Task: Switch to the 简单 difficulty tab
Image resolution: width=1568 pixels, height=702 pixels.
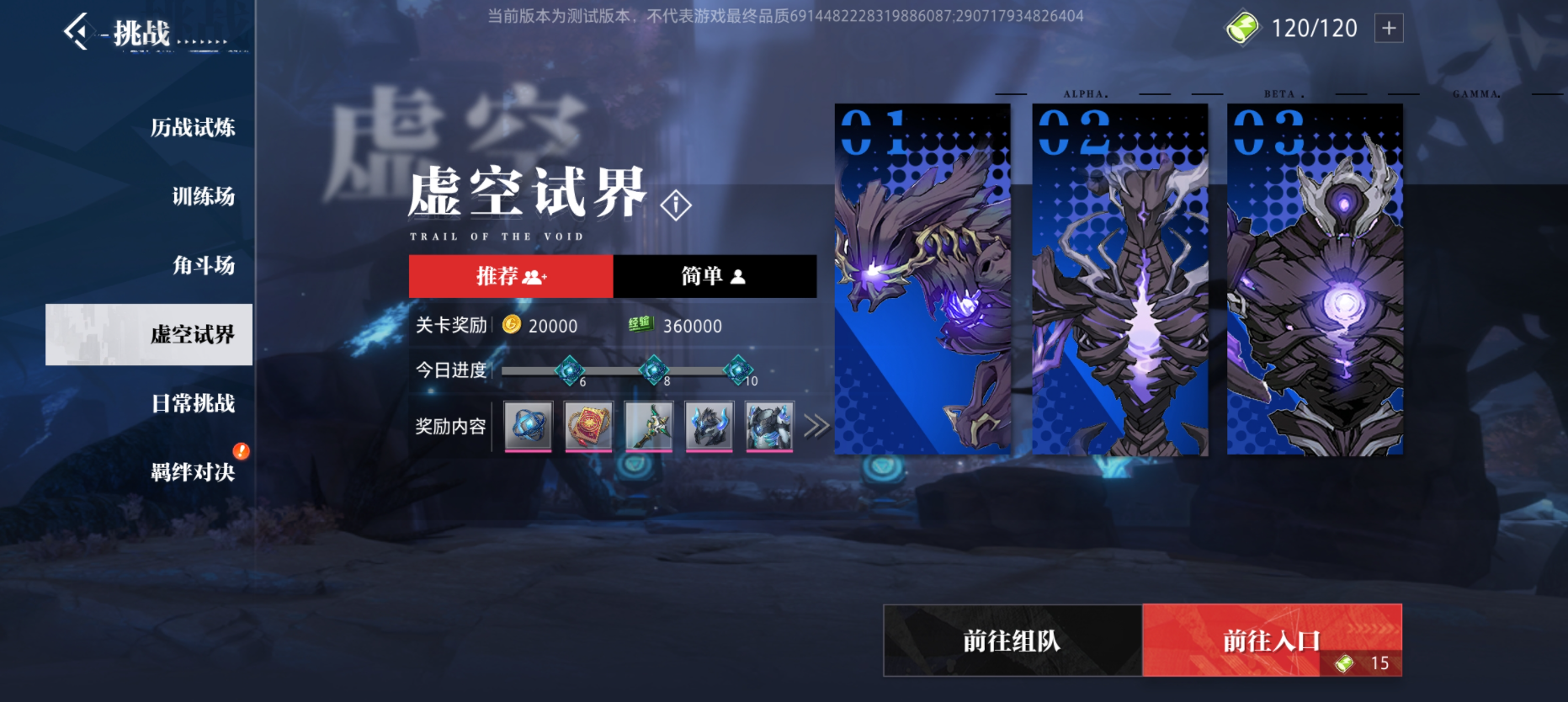Action: click(713, 275)
